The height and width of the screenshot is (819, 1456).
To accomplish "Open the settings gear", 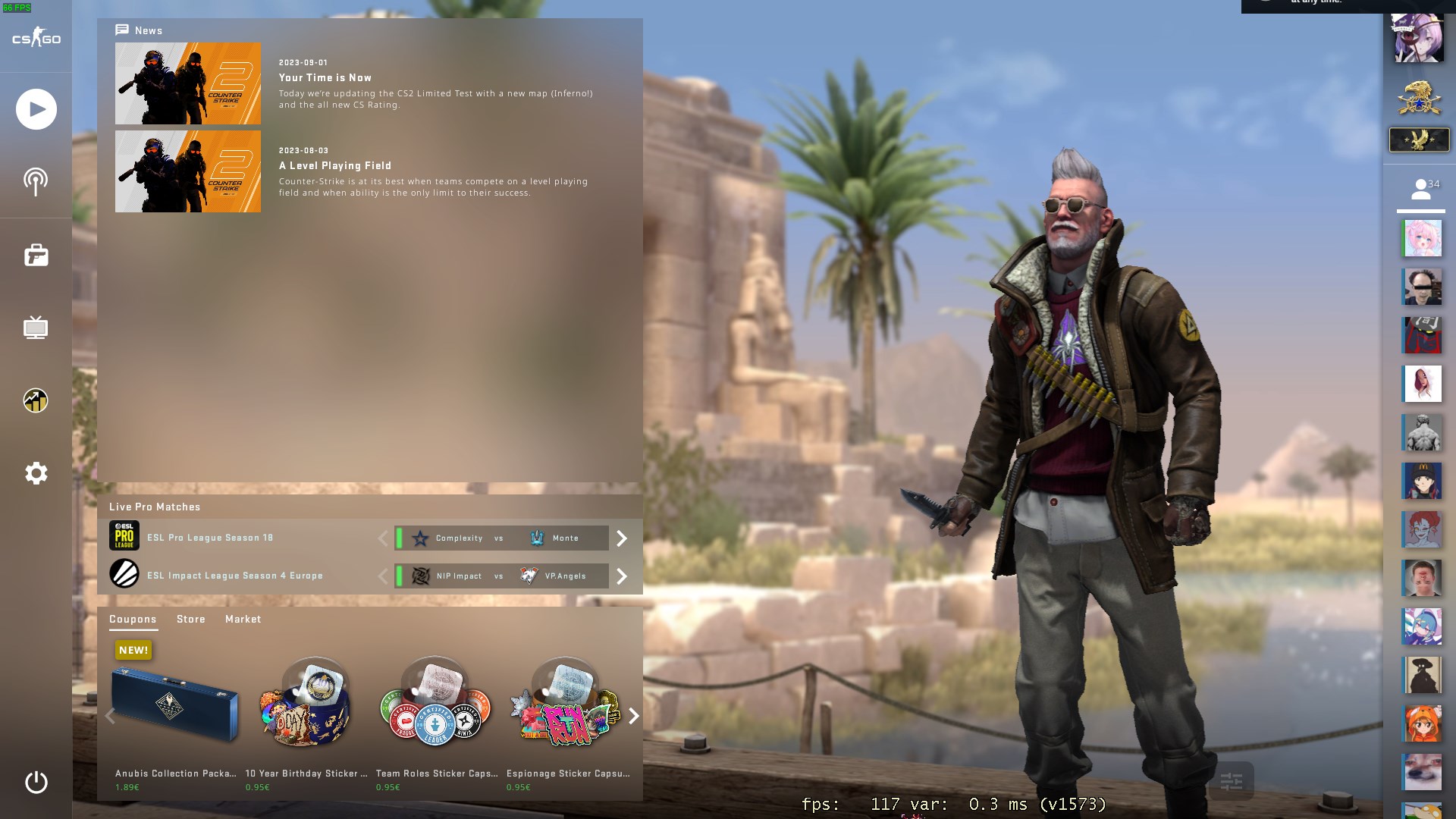I will (34, 473).
